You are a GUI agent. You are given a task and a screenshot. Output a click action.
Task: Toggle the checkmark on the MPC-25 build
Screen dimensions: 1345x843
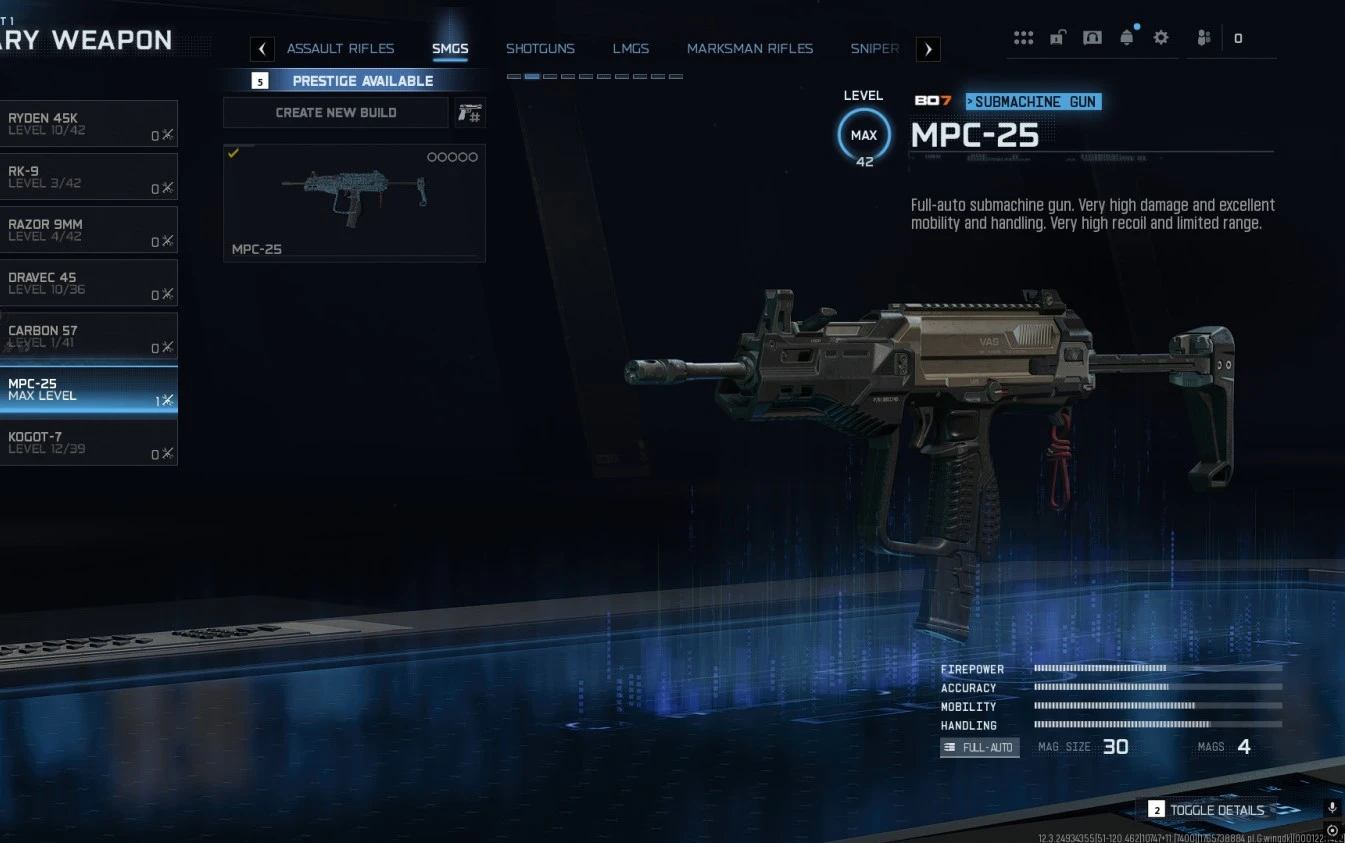[x=234, y=153]
